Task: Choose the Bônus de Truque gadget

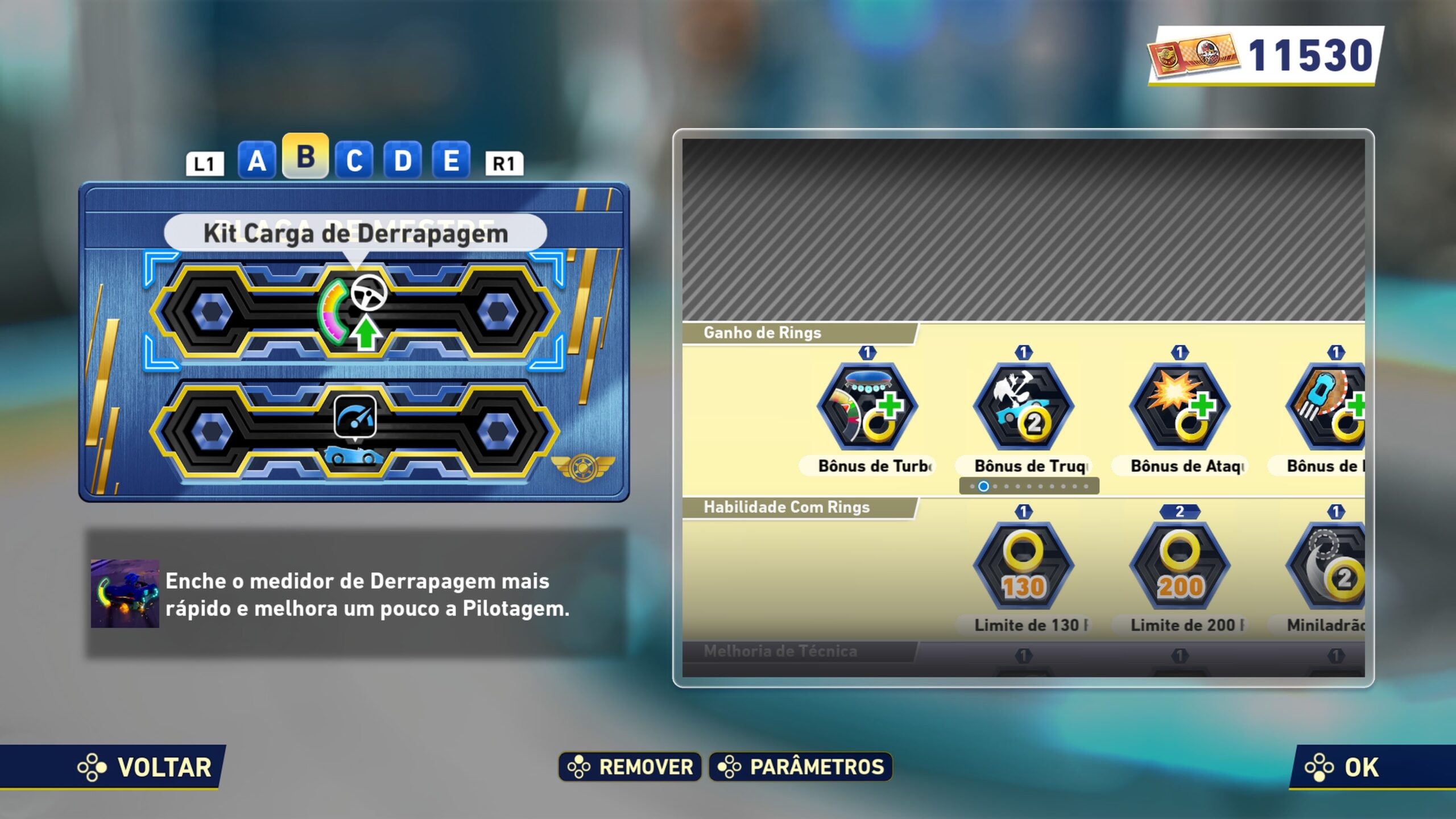Action: pos(1023,407)
